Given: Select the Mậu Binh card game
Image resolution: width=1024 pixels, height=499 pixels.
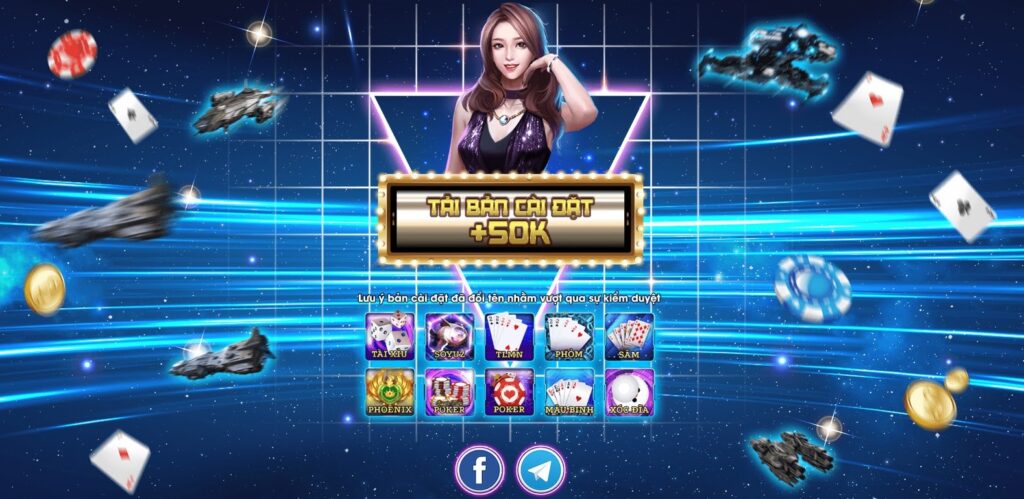Looking at the screenshot, I should tap(569, 392).
